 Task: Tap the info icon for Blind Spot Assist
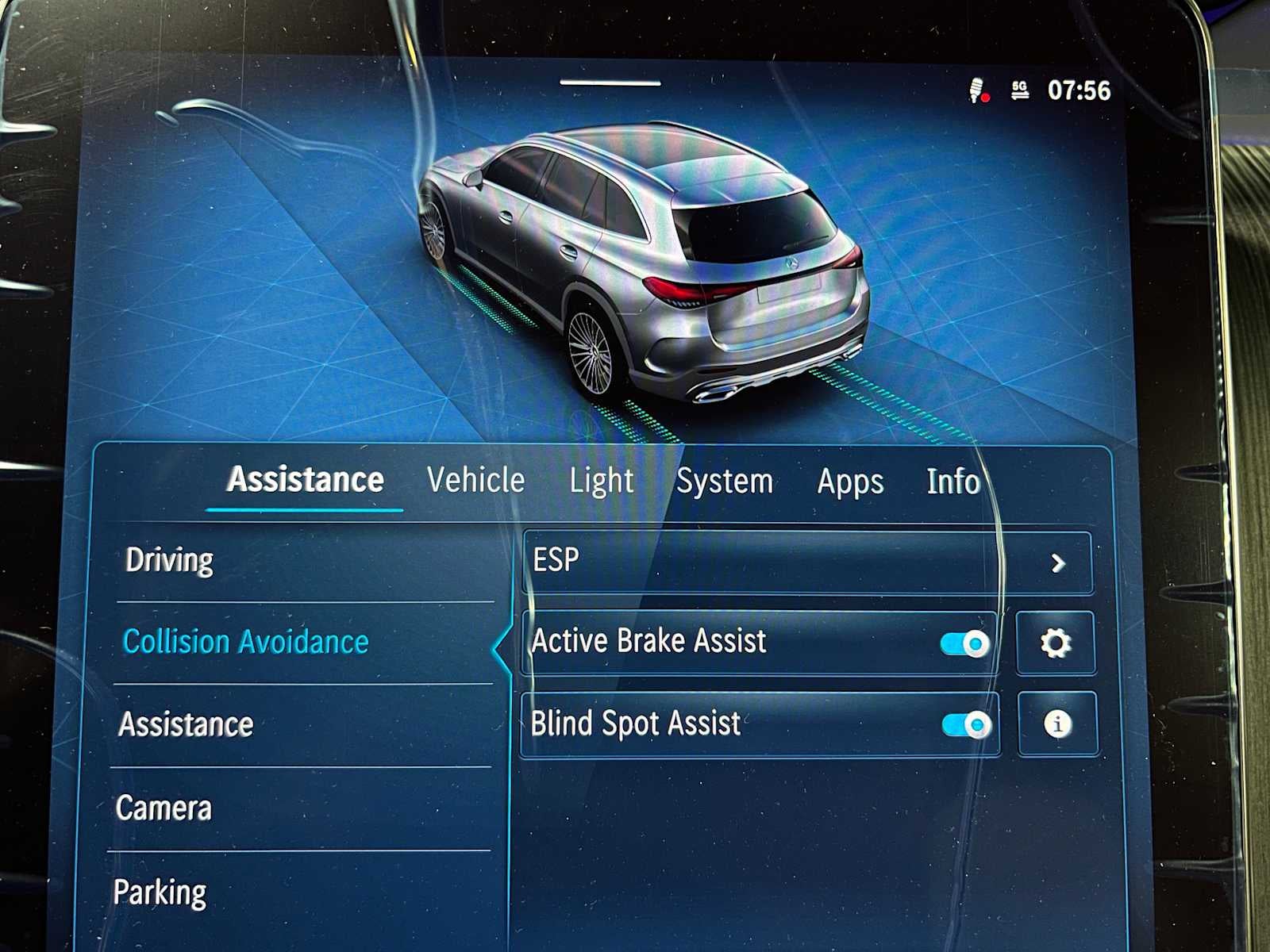tap(1056, 724)
